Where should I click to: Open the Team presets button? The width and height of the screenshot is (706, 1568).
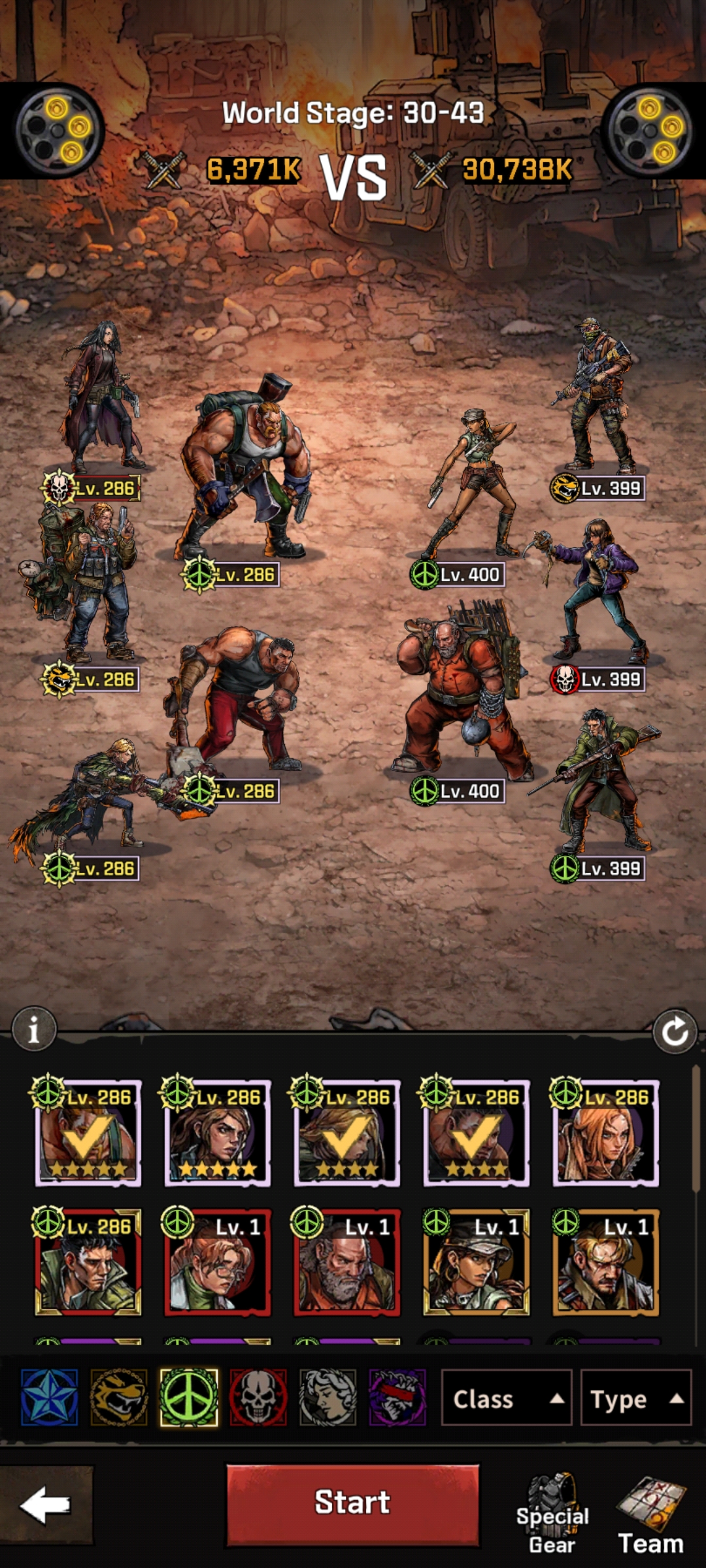point(651,1516)
